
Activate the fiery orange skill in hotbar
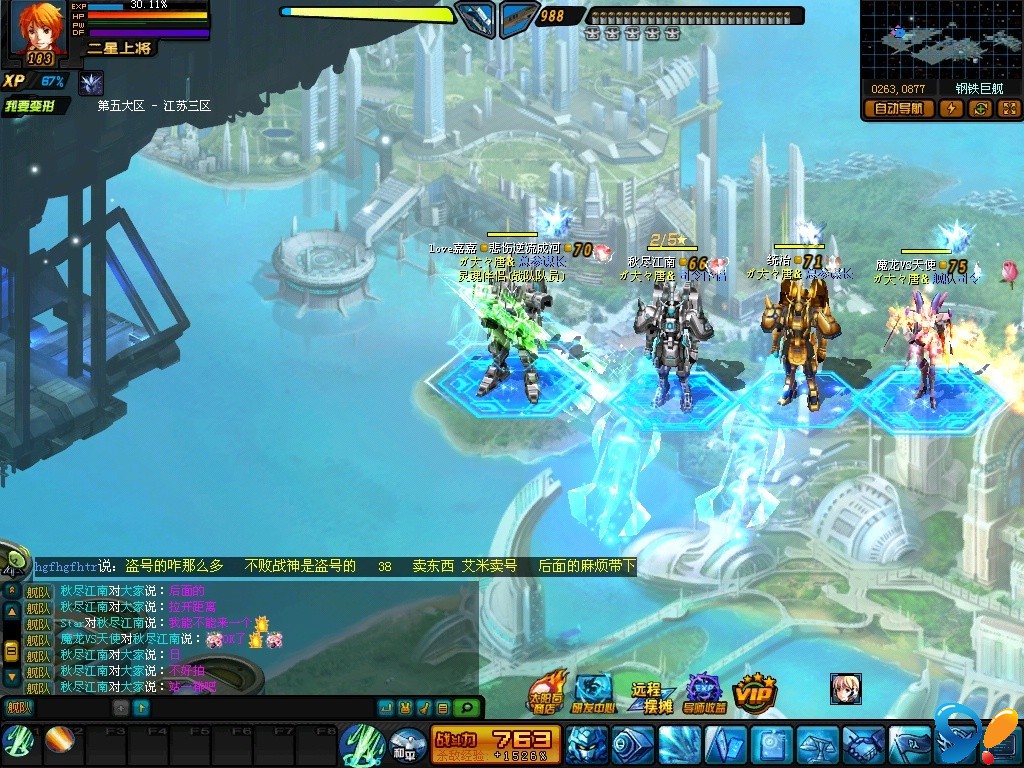[58, 741]
